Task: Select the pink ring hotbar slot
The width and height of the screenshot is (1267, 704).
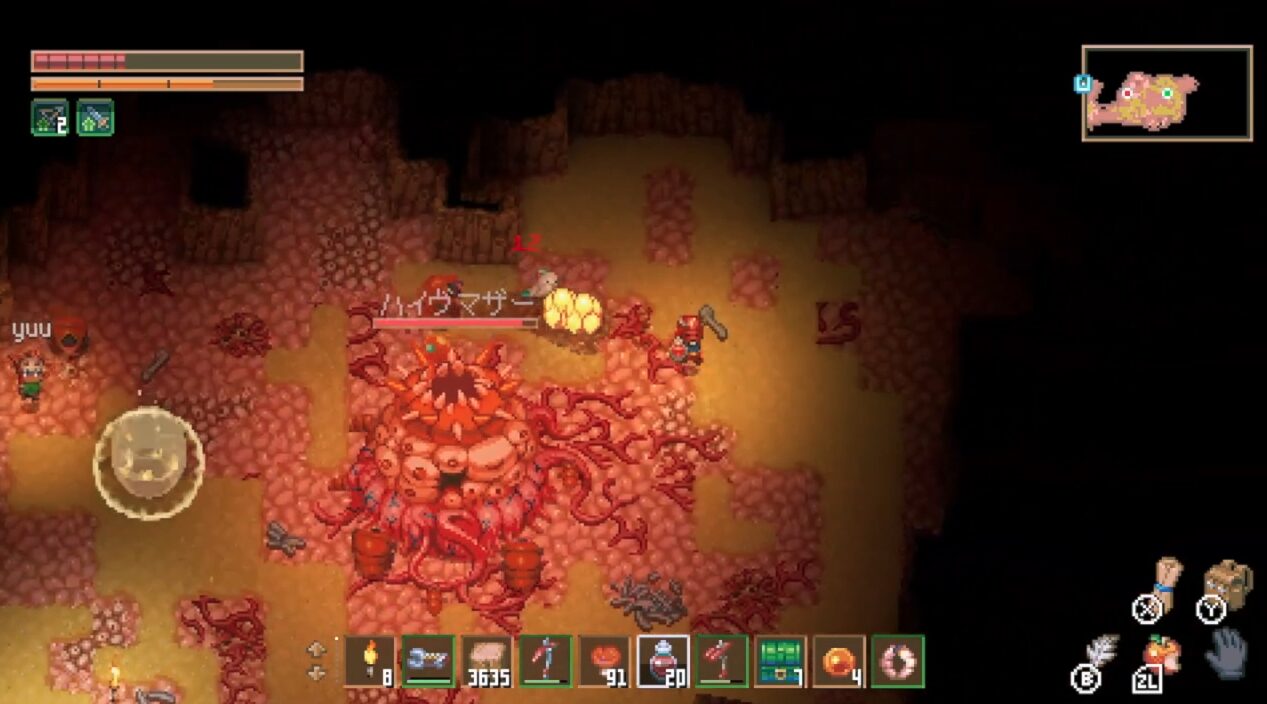Action: point(897,661)
